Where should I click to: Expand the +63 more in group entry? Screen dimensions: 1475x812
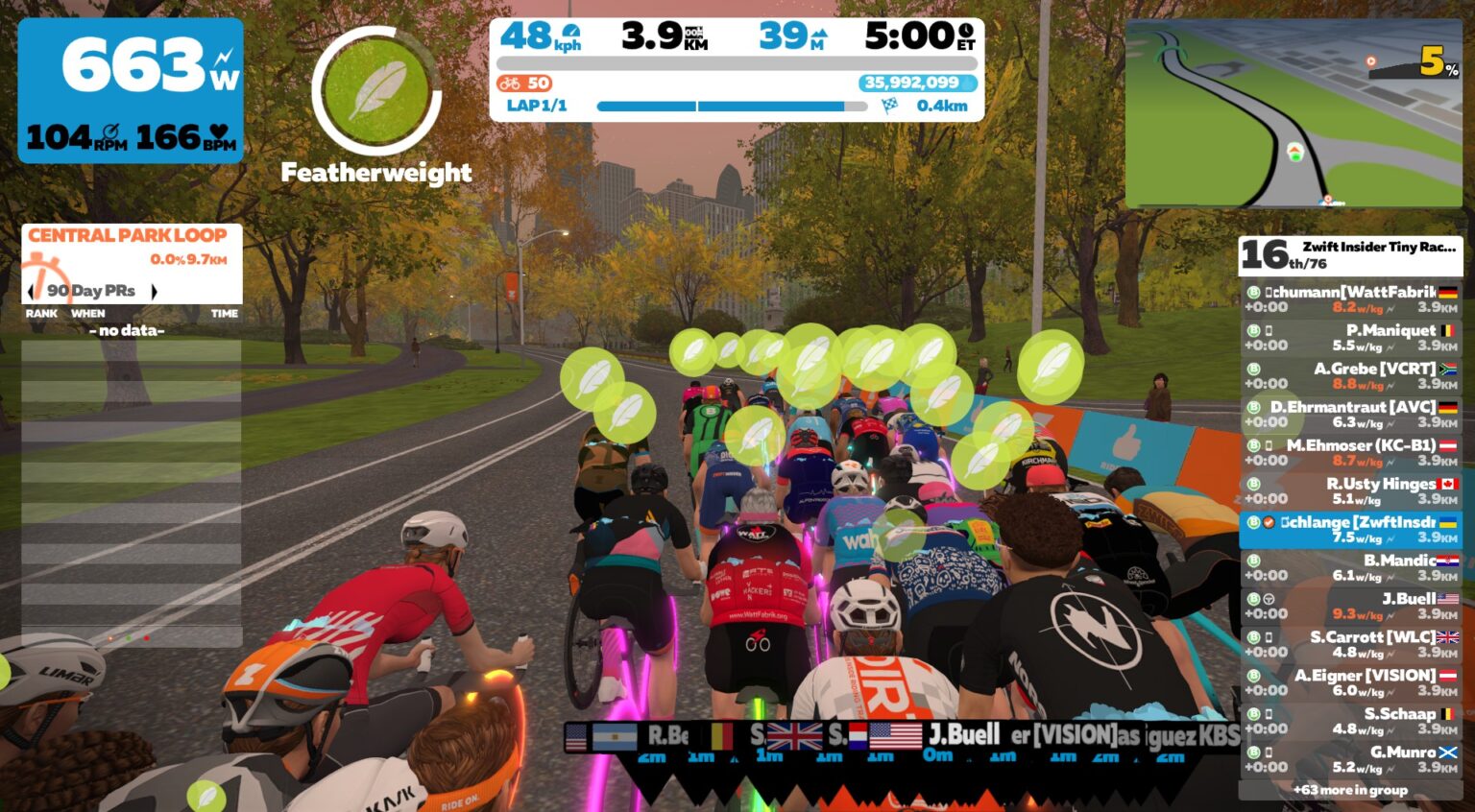coord(1352,789)
